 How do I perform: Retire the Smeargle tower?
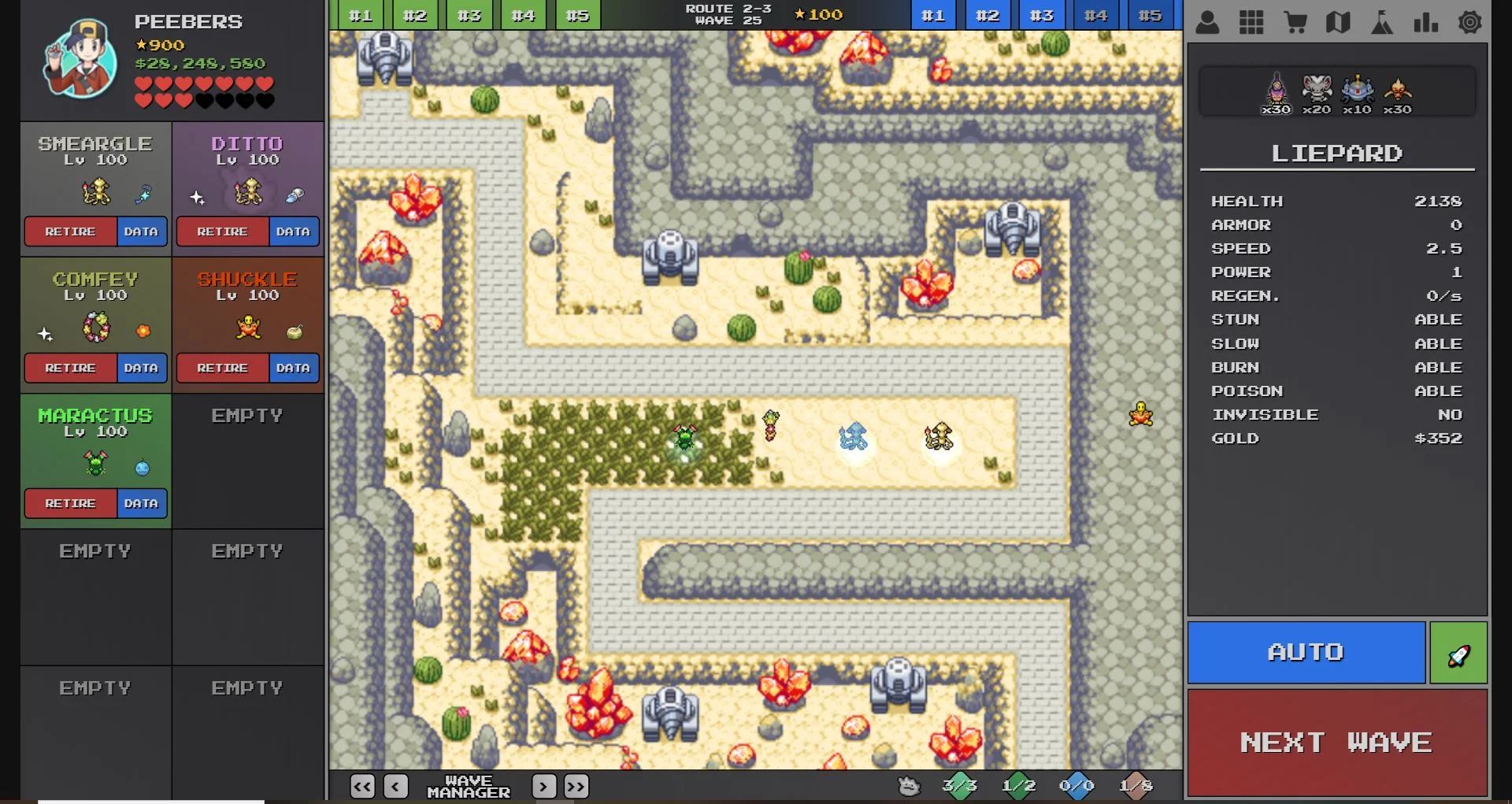[72, 232]
